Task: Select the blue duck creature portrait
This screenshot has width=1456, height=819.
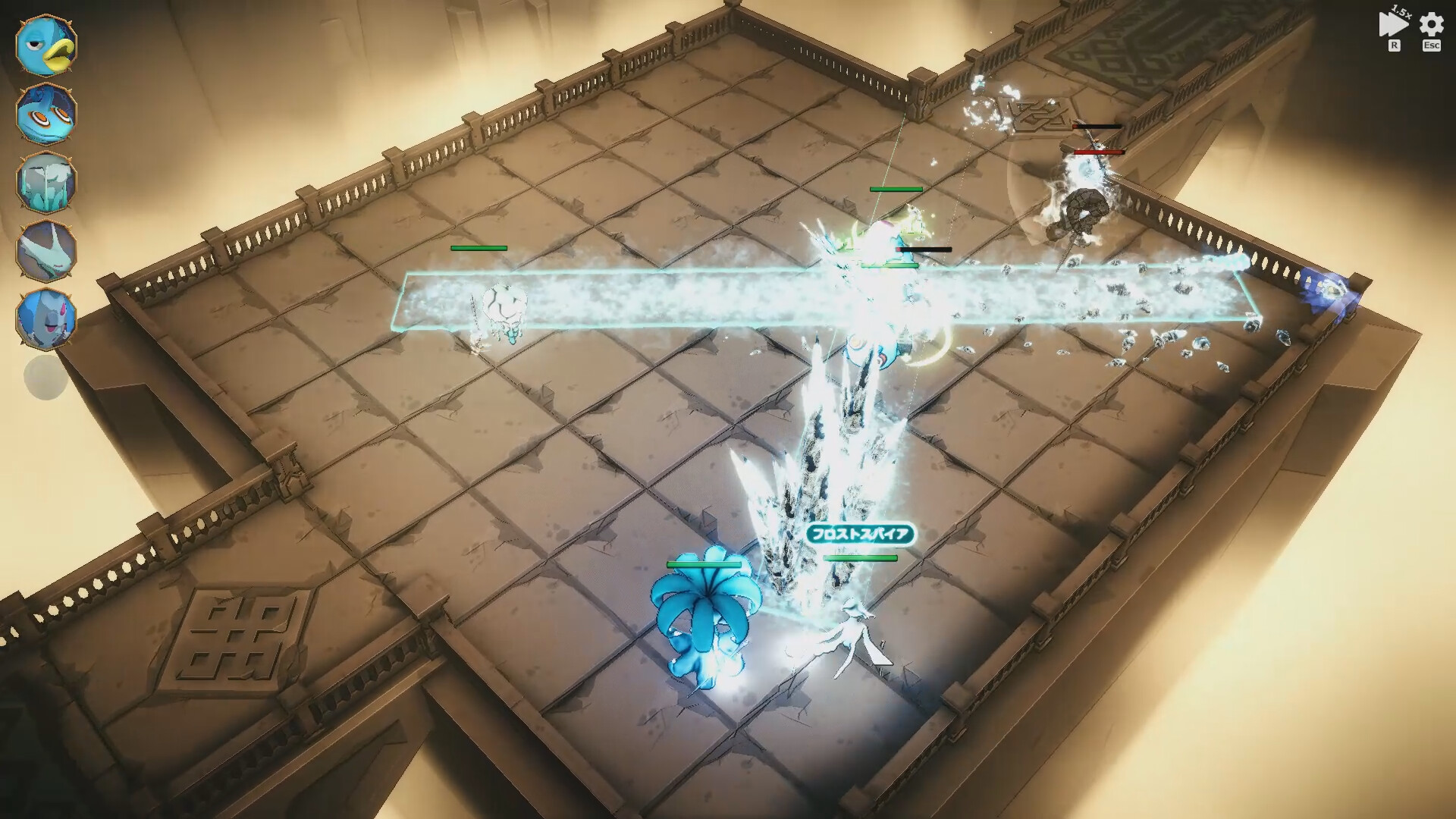Action: point(46,45)
